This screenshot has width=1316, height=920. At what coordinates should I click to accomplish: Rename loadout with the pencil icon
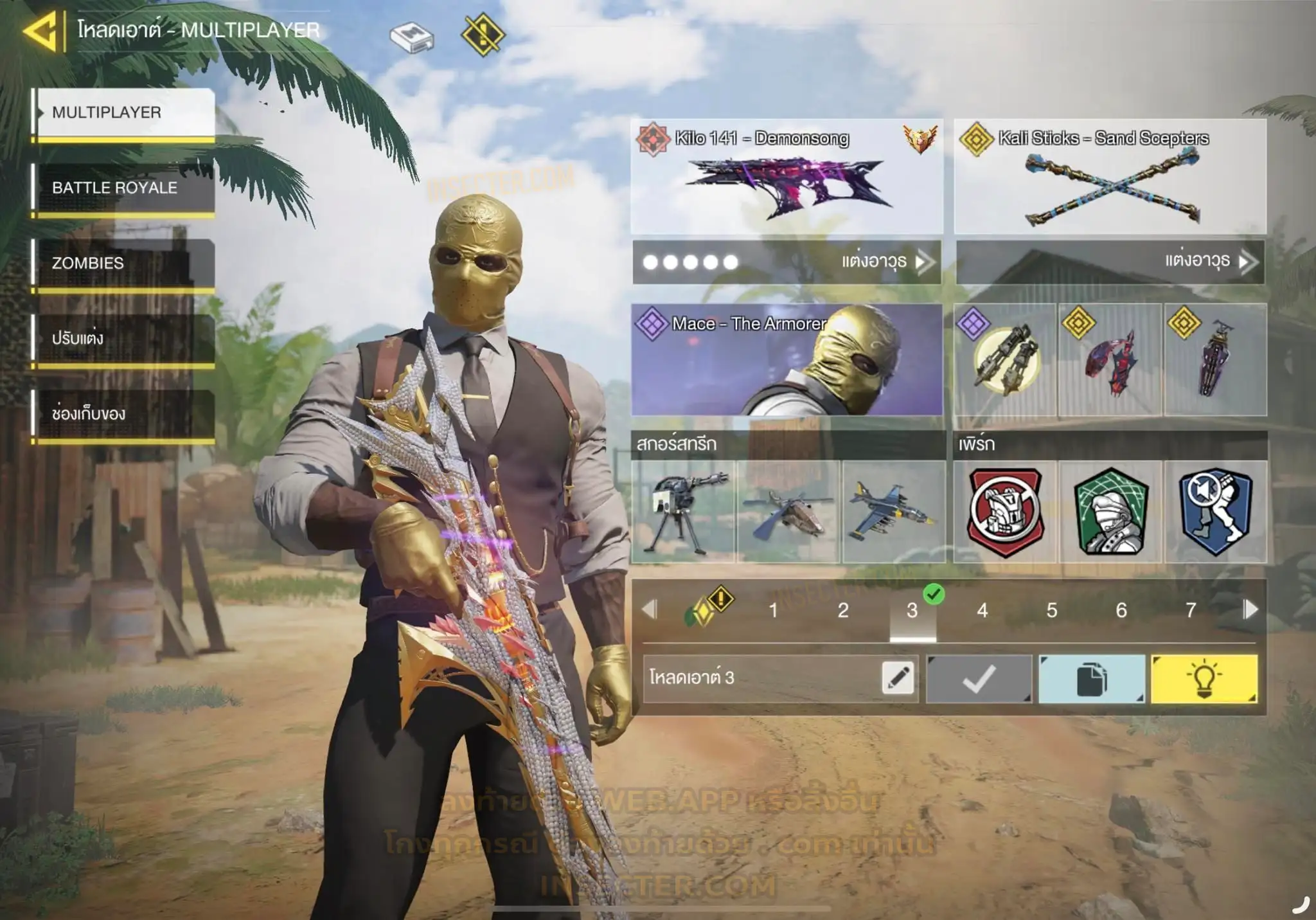[898, 678]
